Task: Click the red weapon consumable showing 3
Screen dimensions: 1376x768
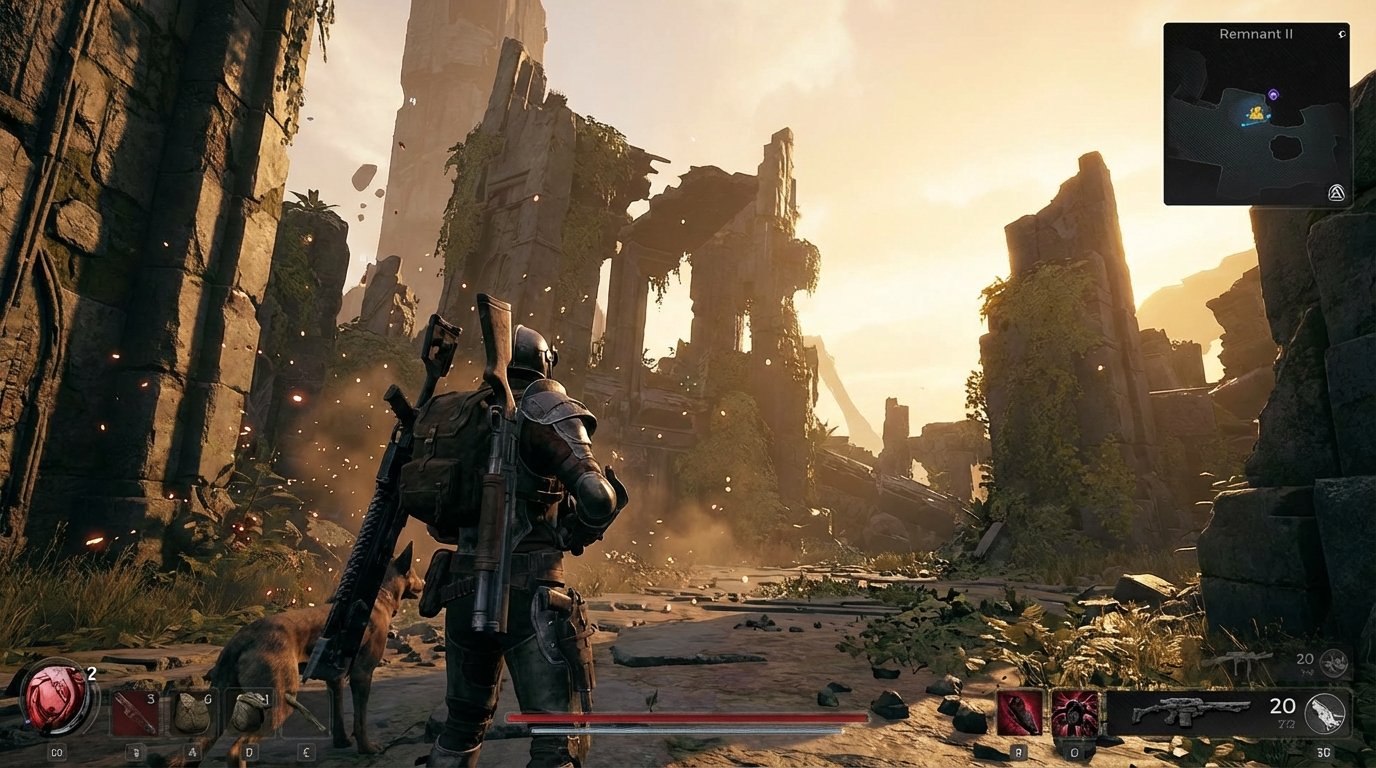Action: coord(134,710)
